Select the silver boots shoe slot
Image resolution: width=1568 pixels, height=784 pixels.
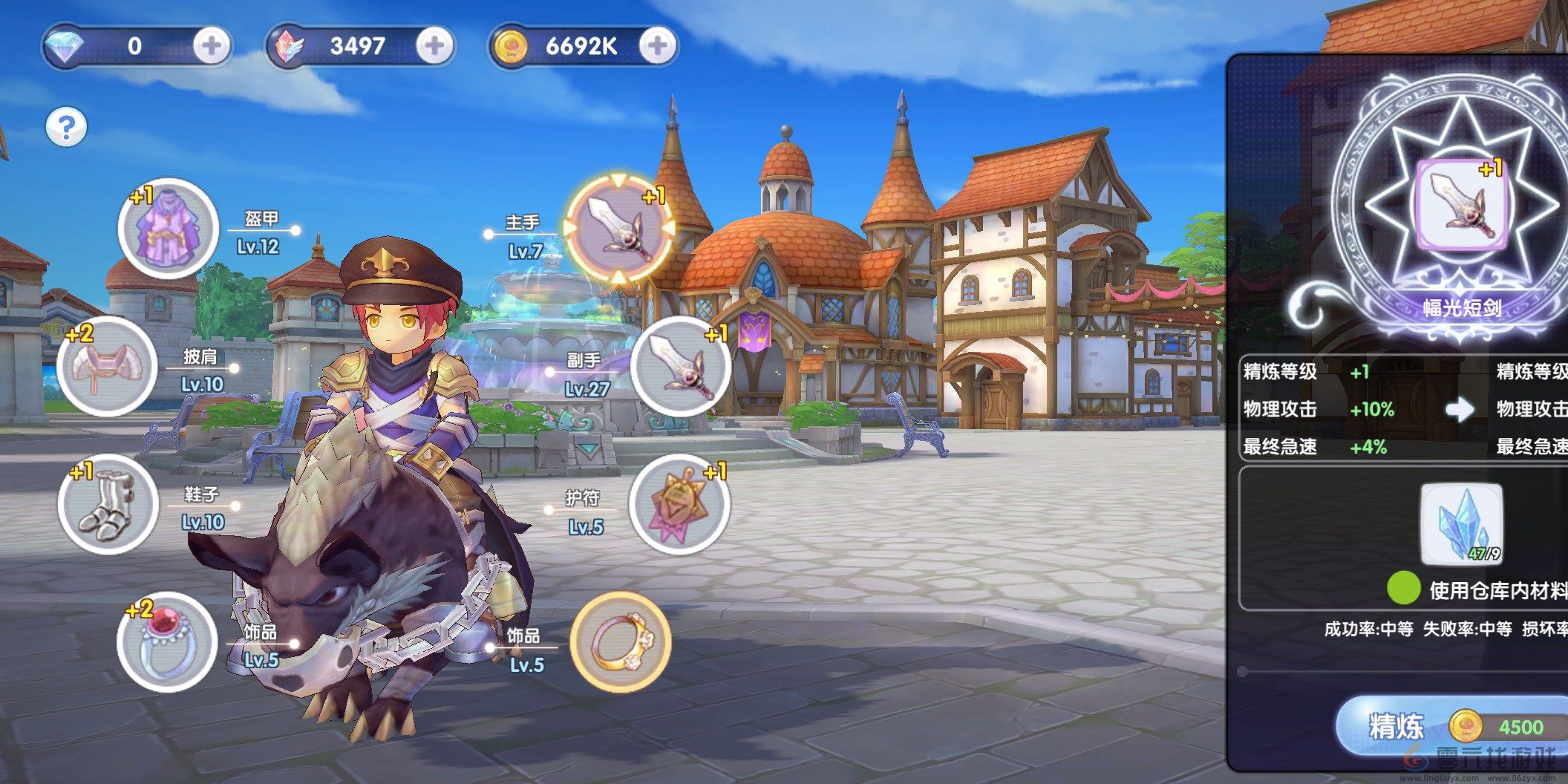(x=108, y=503)
